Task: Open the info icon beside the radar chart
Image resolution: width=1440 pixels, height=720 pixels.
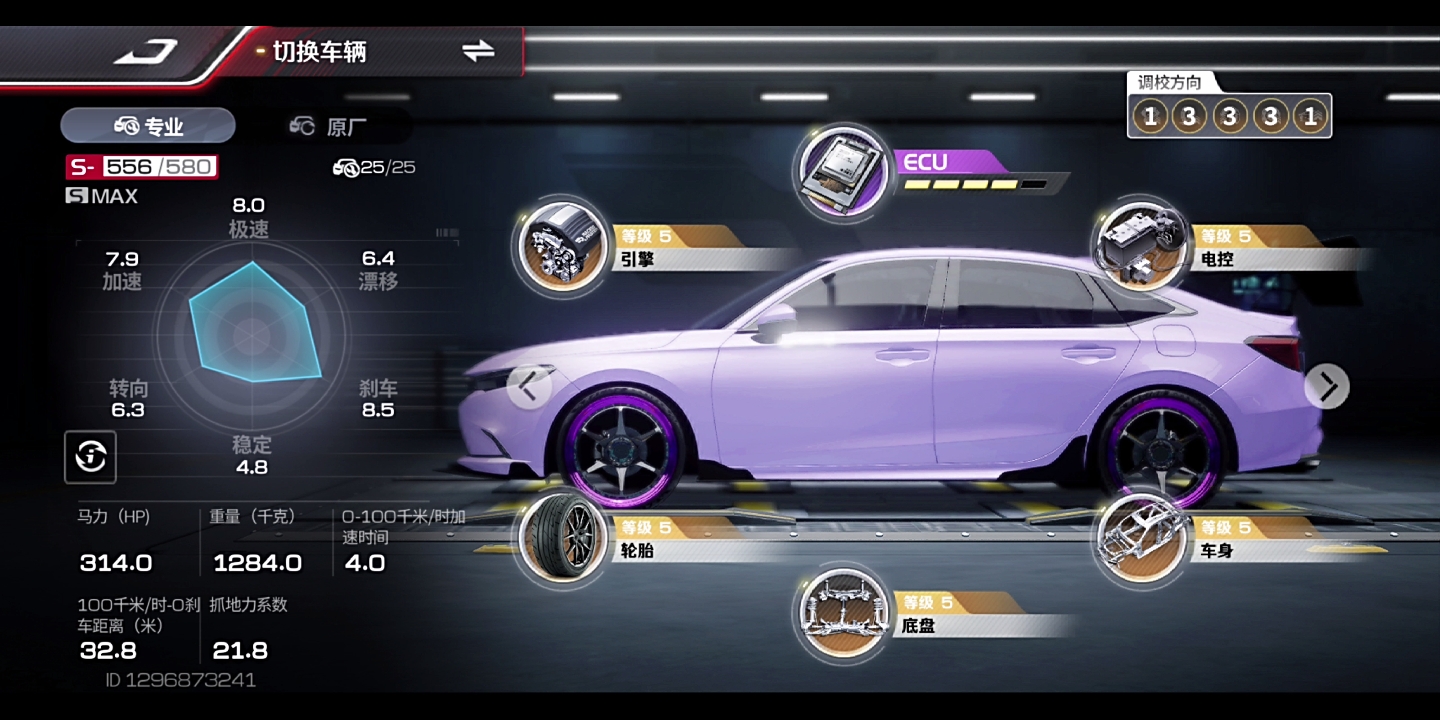Action: tap(90, 458)
